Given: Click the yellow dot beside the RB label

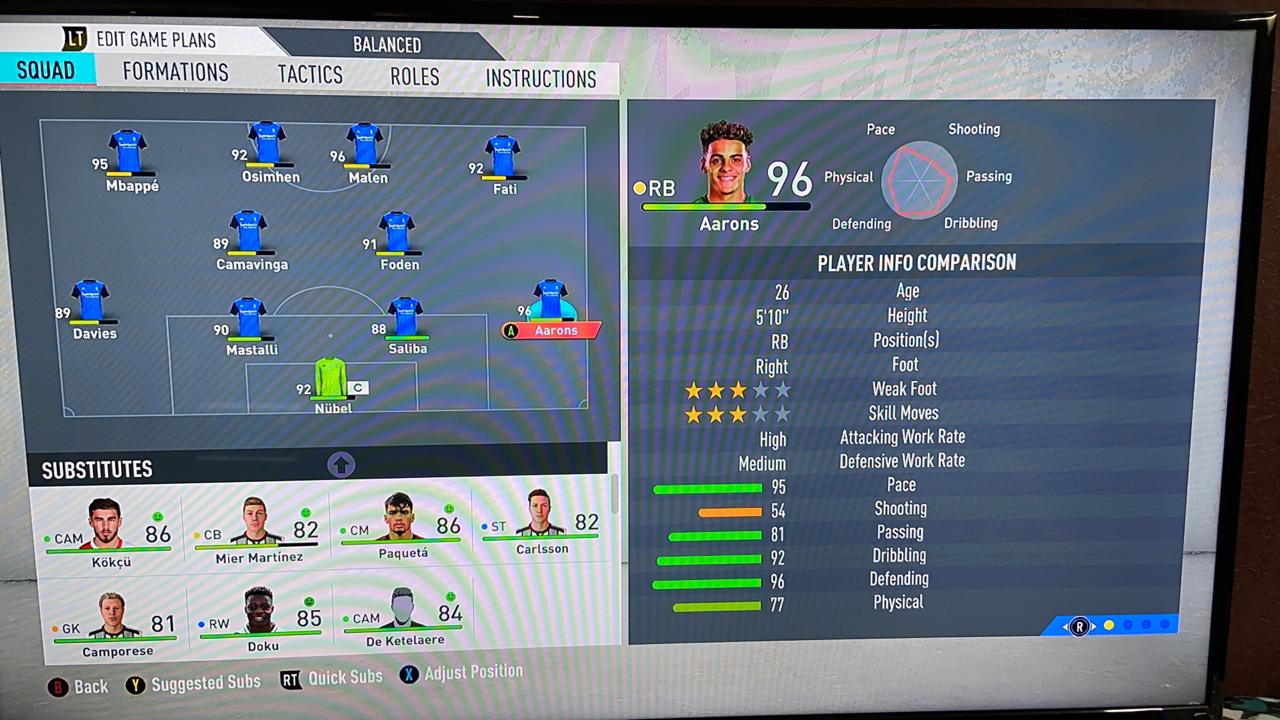Looking at the screenshot, I should click(x=640, y=188).
